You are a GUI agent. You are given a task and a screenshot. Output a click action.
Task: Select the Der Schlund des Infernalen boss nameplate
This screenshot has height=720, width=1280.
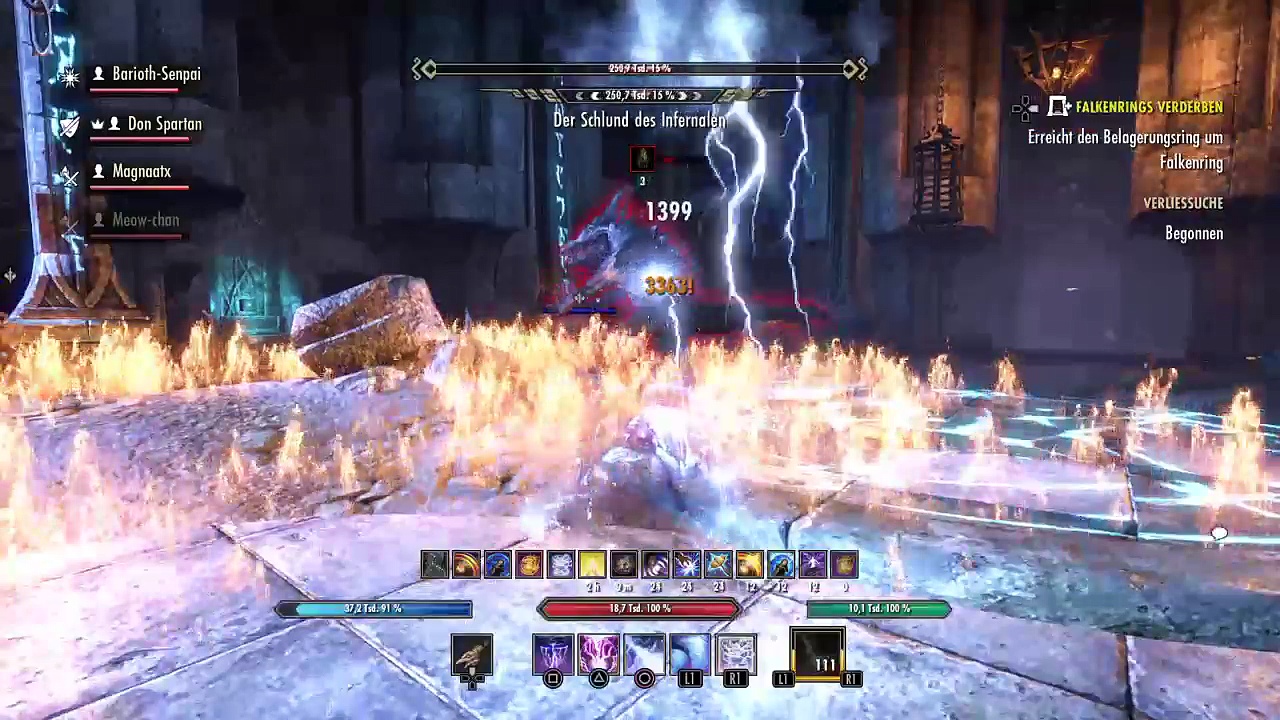pyautogui.click(x=640, y=119)
